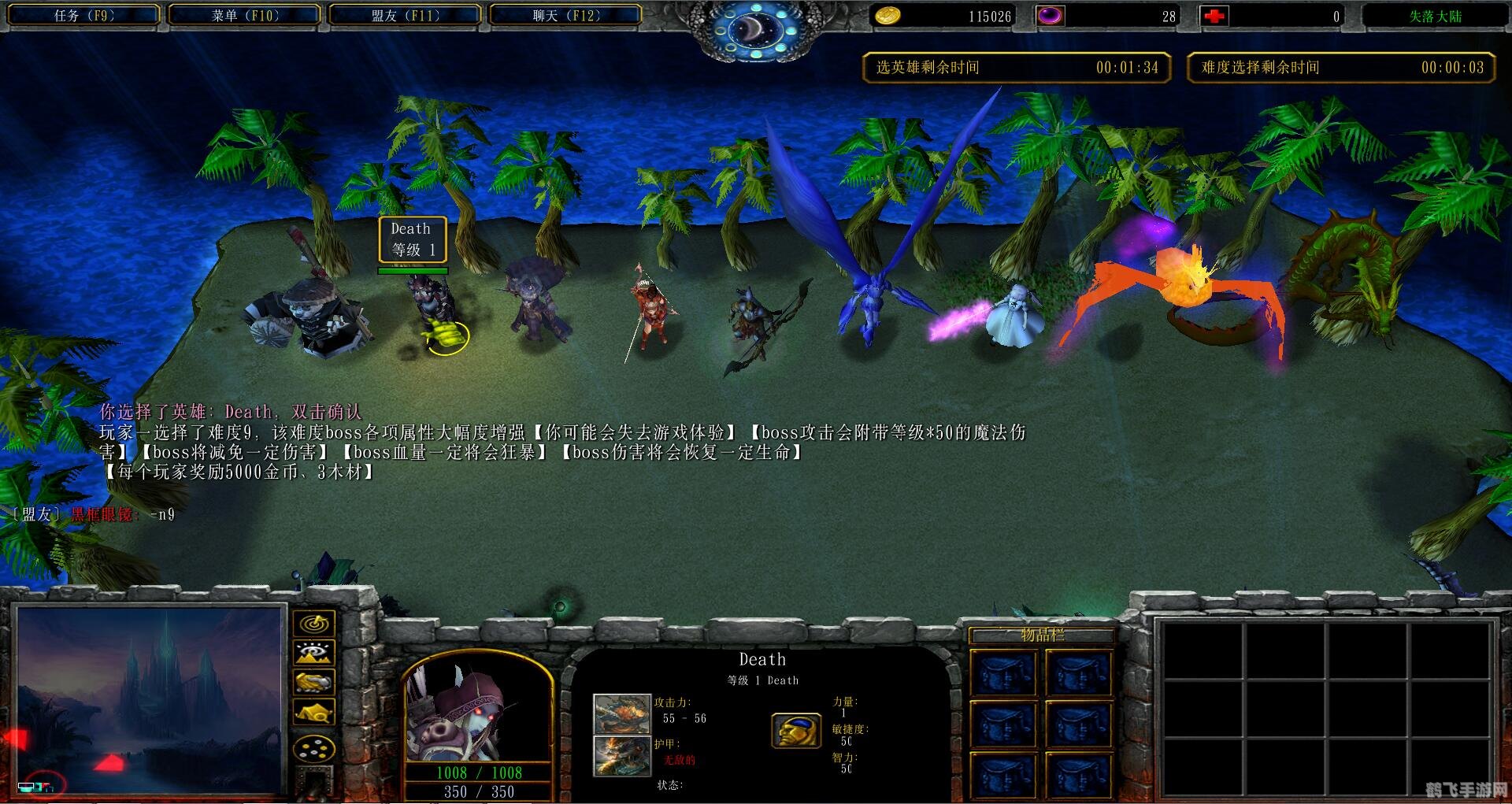Activate the minimap signal ping button

[314, 624]
